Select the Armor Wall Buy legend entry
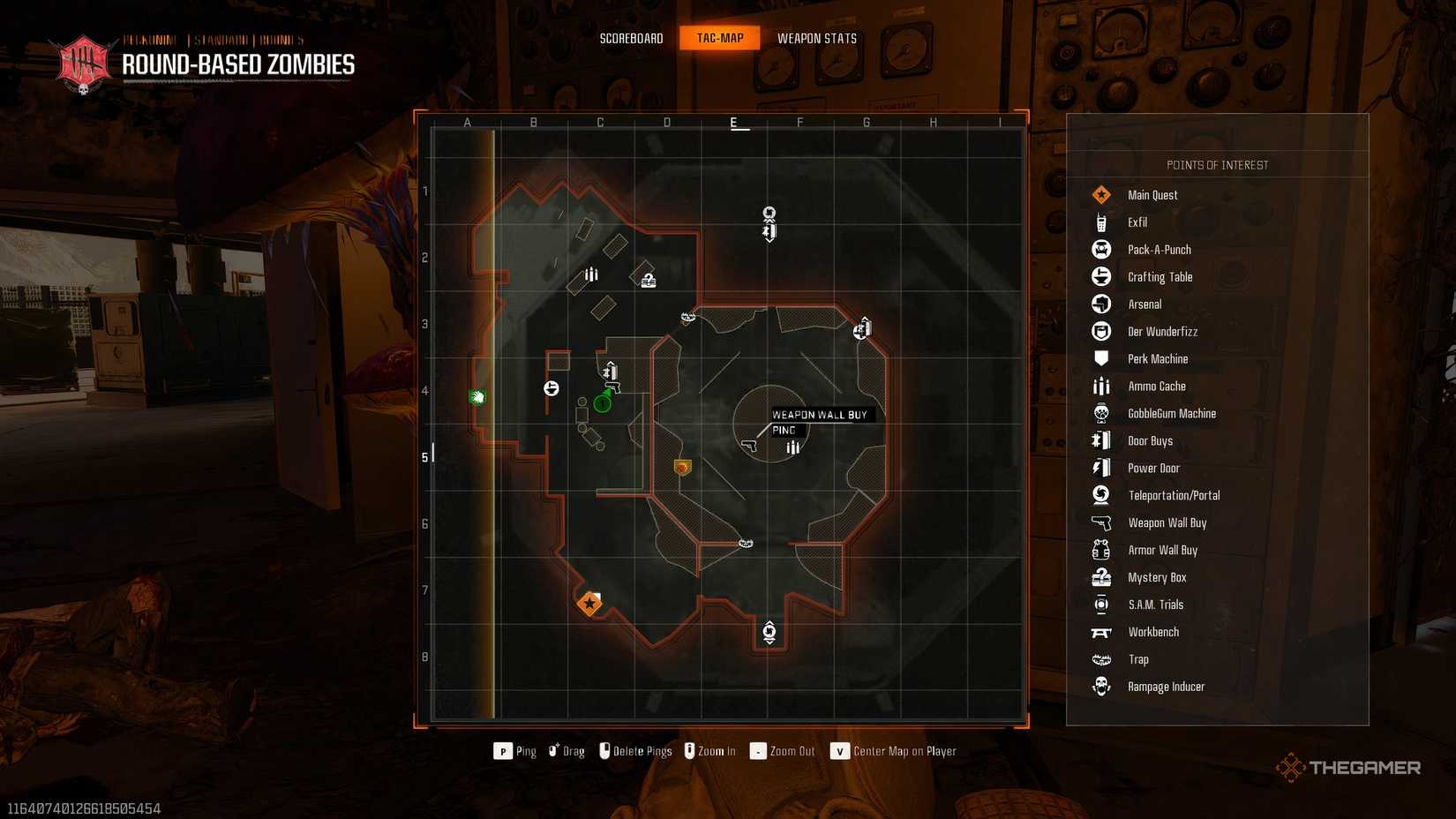The image size is (1456, 819). tap(1162, 551)
